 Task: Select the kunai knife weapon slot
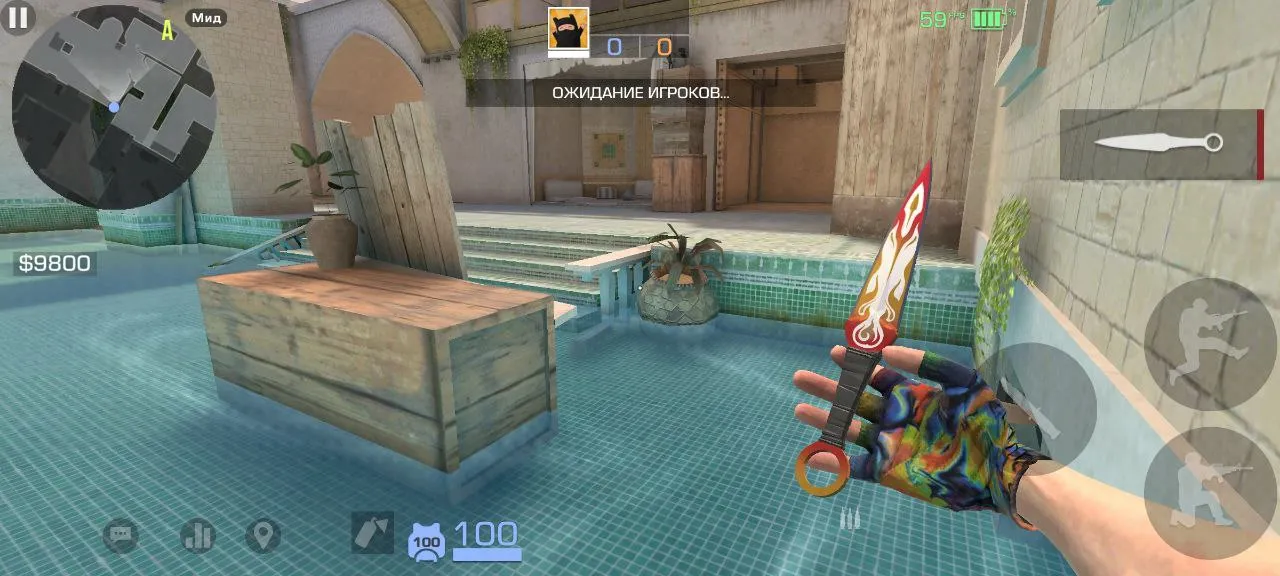1160,144
